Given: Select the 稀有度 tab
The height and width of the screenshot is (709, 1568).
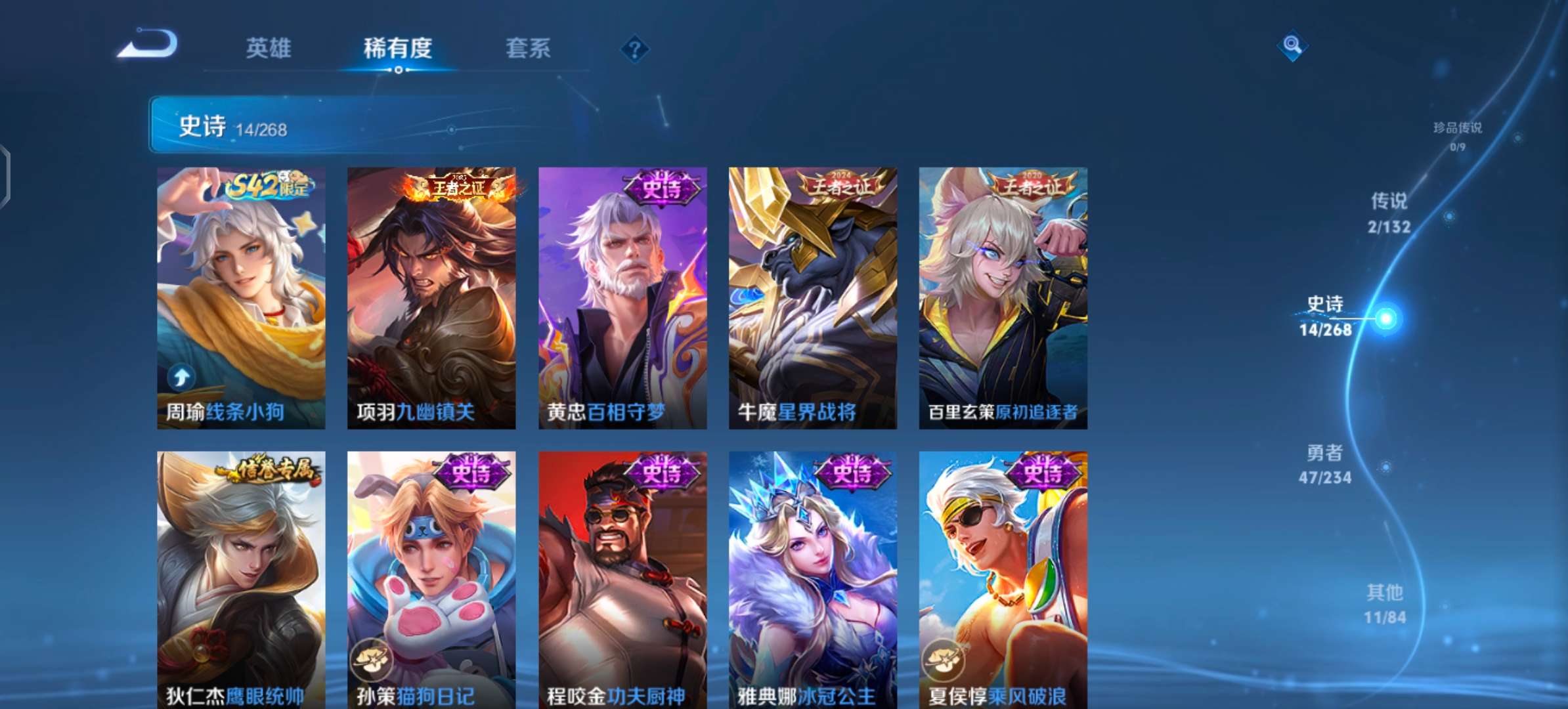Looking at the screenshot, I should pyautogui.click(x=398, y=49).
